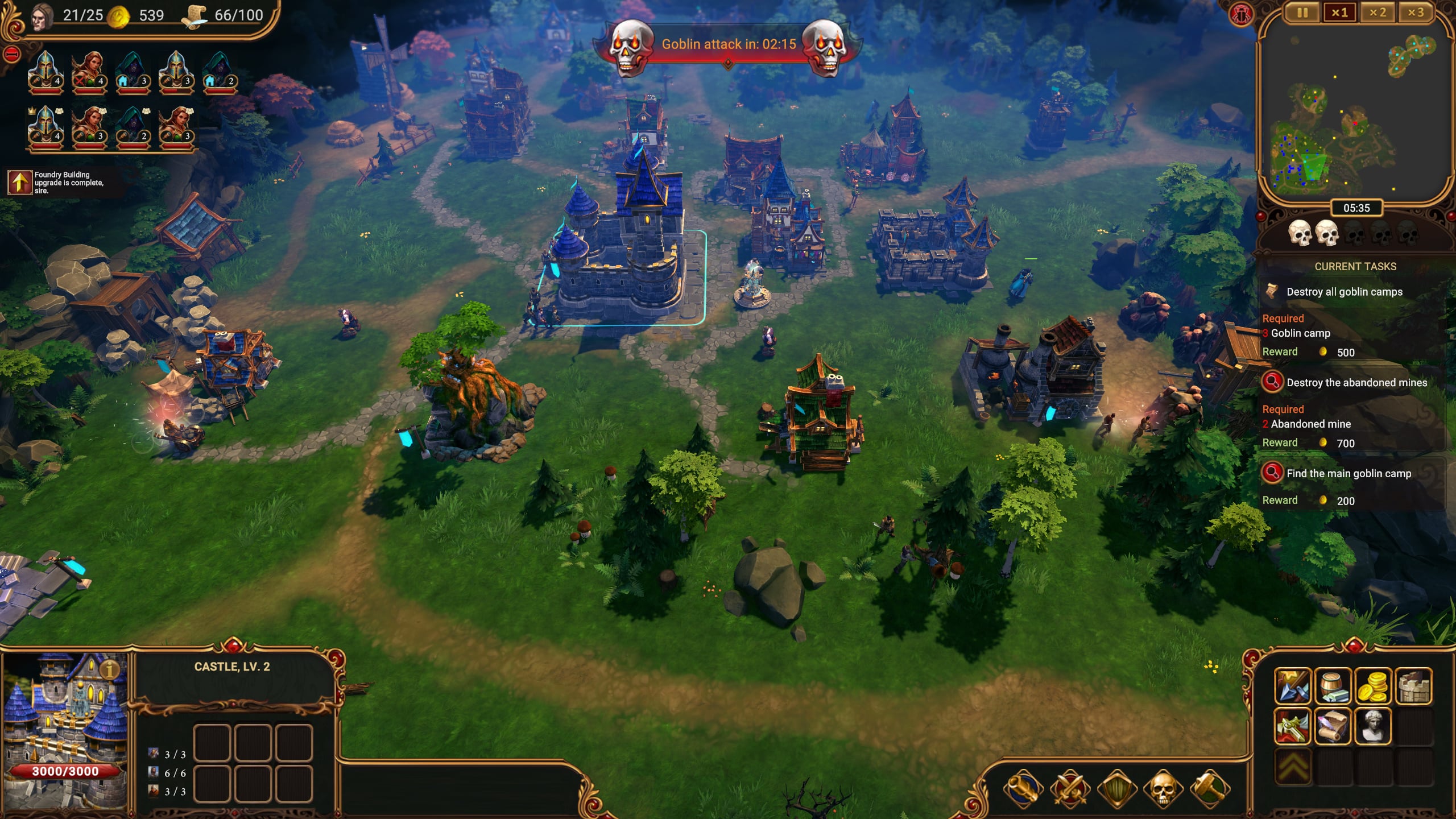1456x819 pixels.
Task: Choose the marble bust build icon
Action: [x=1373, y=726]
